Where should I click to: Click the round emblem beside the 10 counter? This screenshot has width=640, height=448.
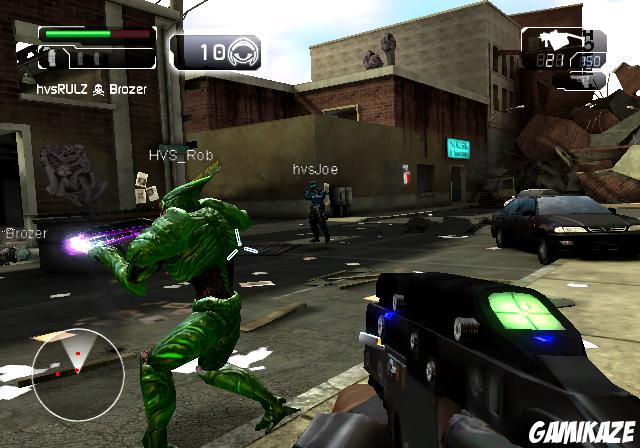click(242, 52)
